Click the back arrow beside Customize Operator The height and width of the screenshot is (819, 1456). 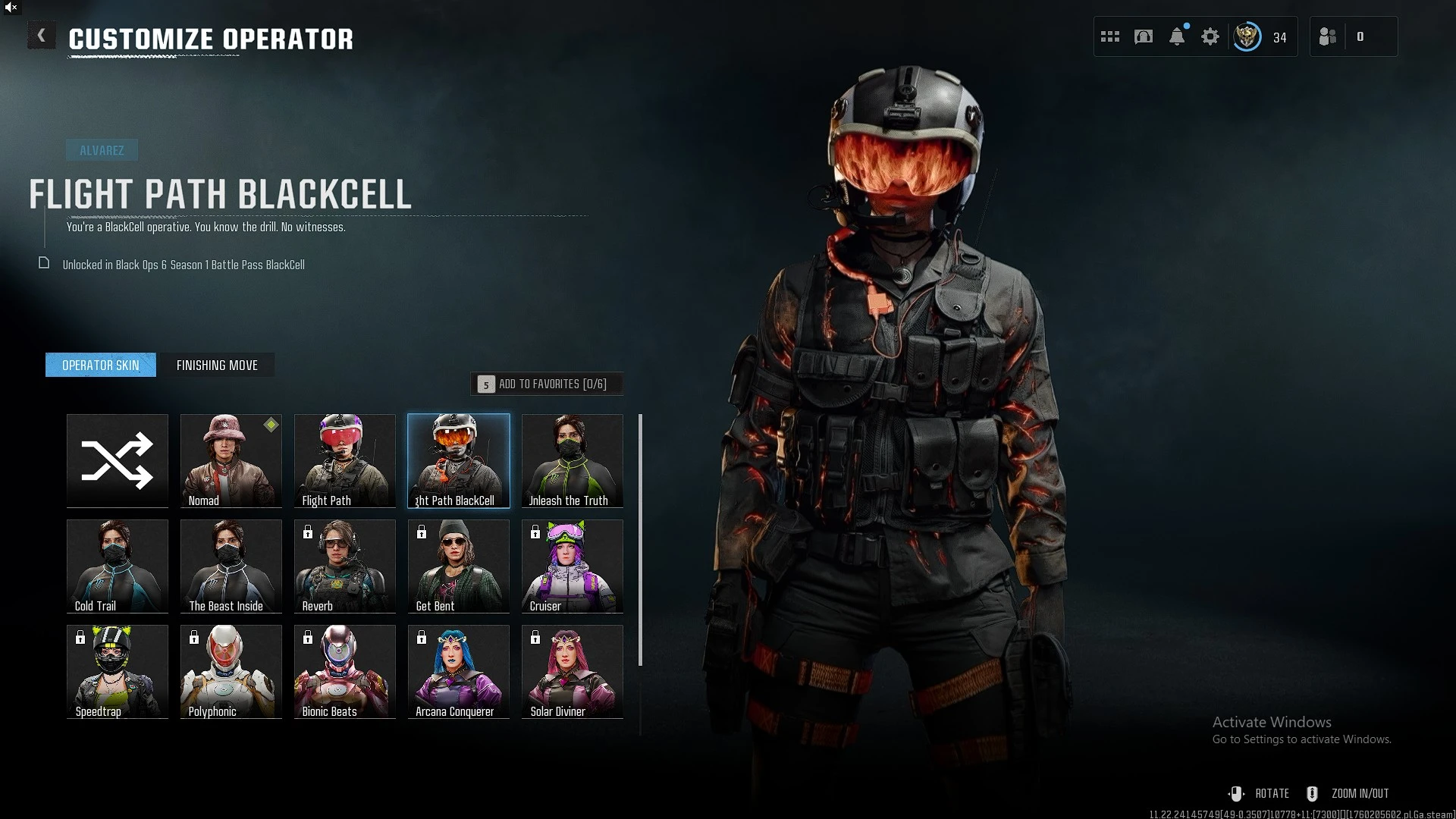coord(42,35)
